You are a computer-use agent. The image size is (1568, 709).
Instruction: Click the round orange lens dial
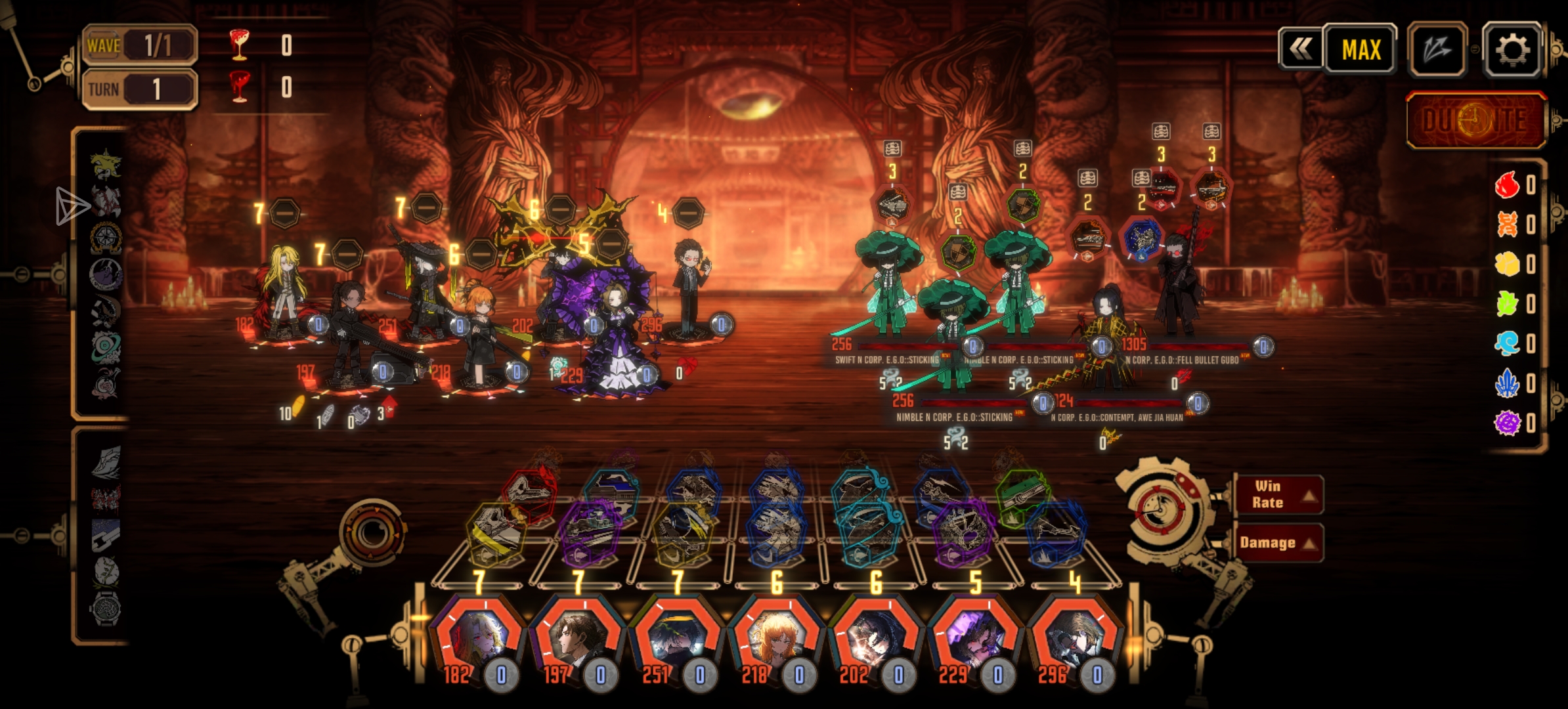[372, 532]
